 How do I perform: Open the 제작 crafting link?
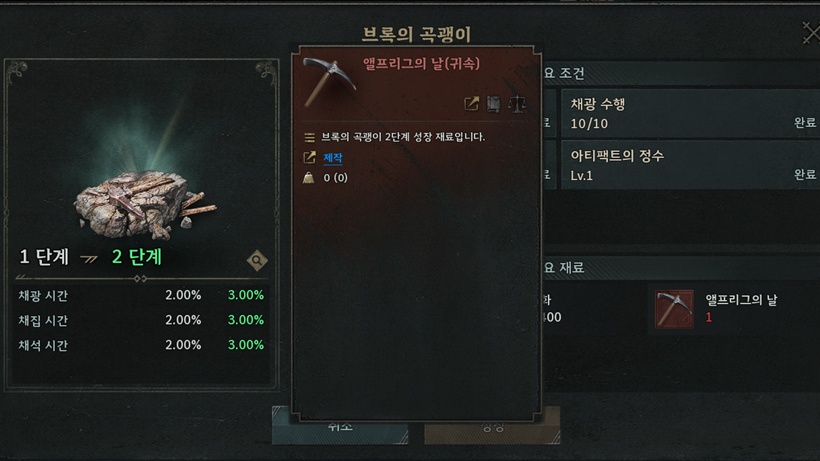click(333, 158)
